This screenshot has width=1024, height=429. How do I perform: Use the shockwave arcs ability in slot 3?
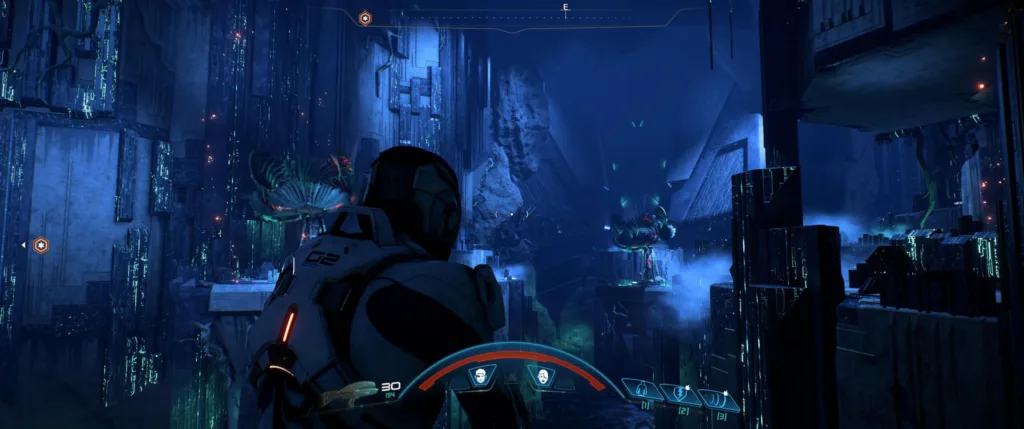(x=717, y=398)
